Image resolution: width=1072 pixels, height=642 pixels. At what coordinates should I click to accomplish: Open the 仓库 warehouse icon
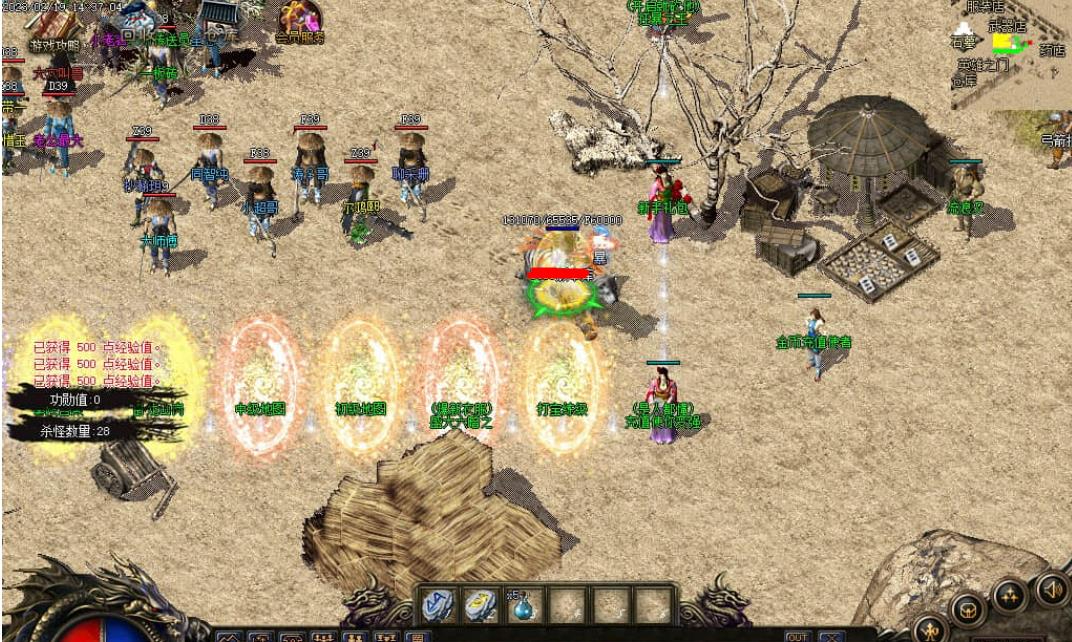[218, 20]
